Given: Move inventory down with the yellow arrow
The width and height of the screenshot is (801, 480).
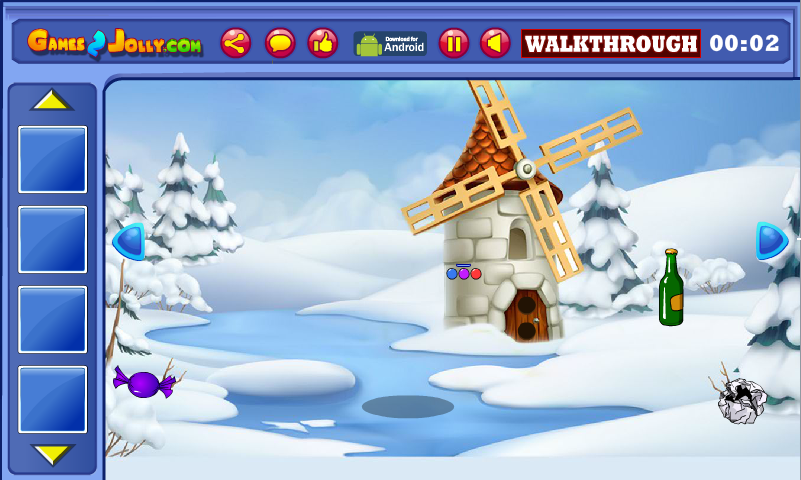Looking at the screenshot, I should pos(52,454).
